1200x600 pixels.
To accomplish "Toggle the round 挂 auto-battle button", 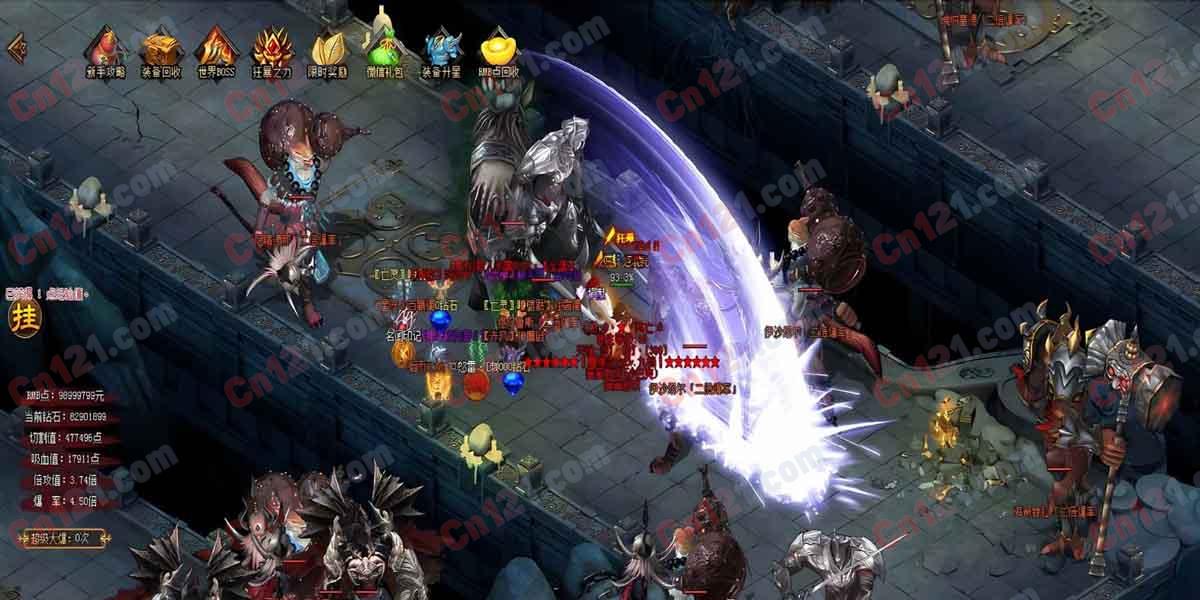I will pyautogui.click(x=22, y=316).
